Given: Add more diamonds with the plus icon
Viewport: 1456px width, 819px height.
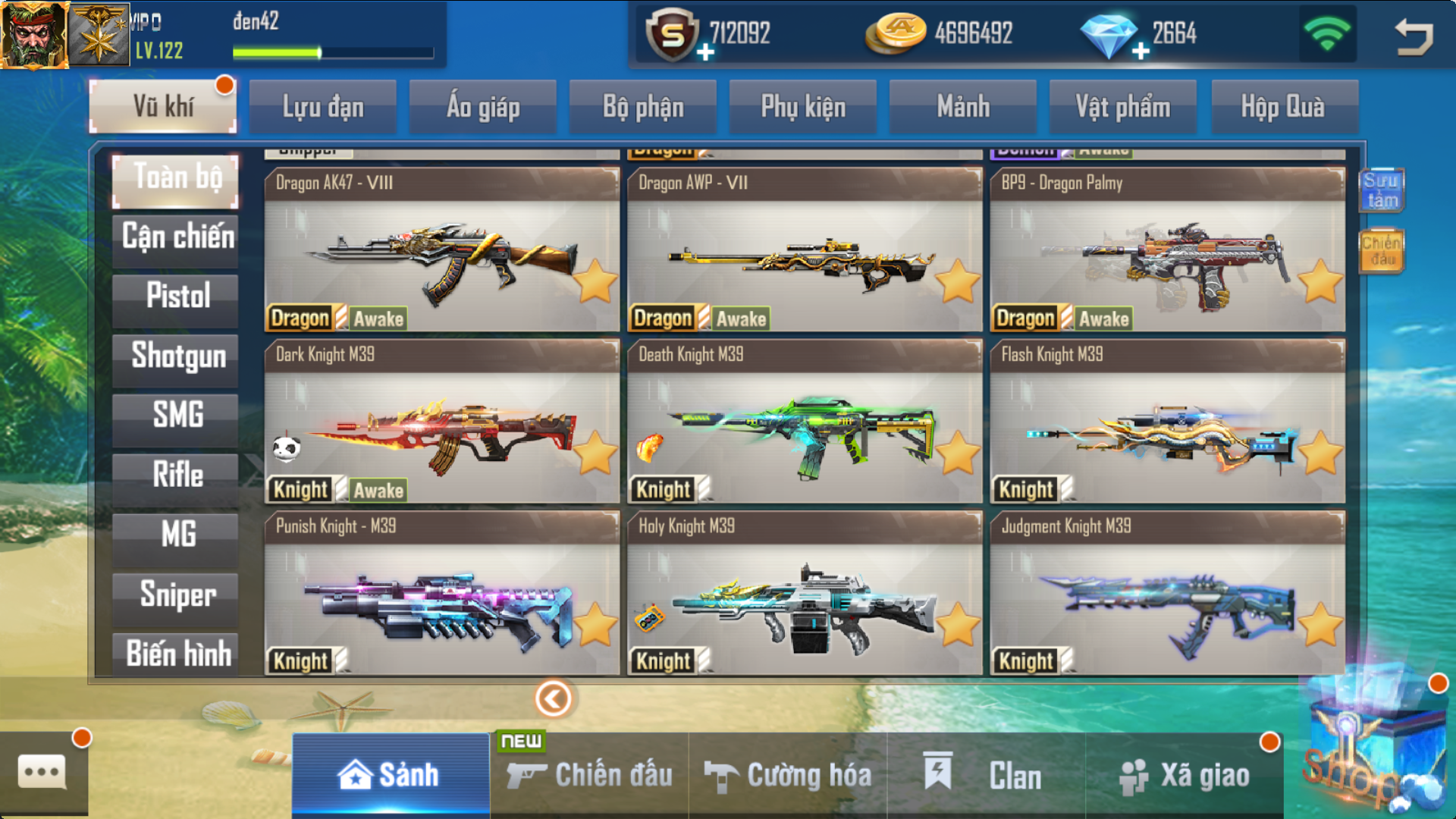Looking at the screenshot, I should 1141,52.
